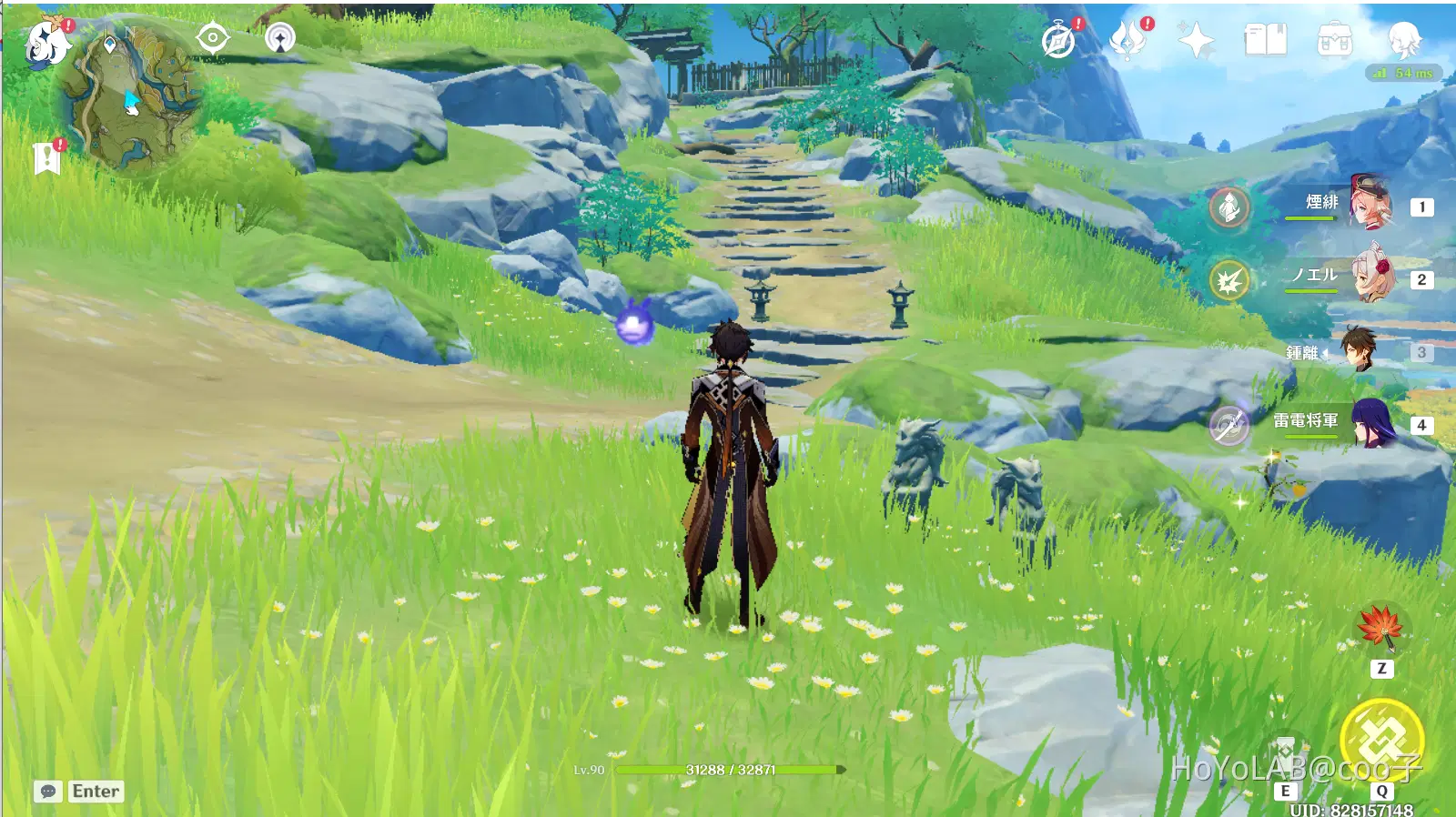Use the red maple leaf gadget

tap(1380, 627)
